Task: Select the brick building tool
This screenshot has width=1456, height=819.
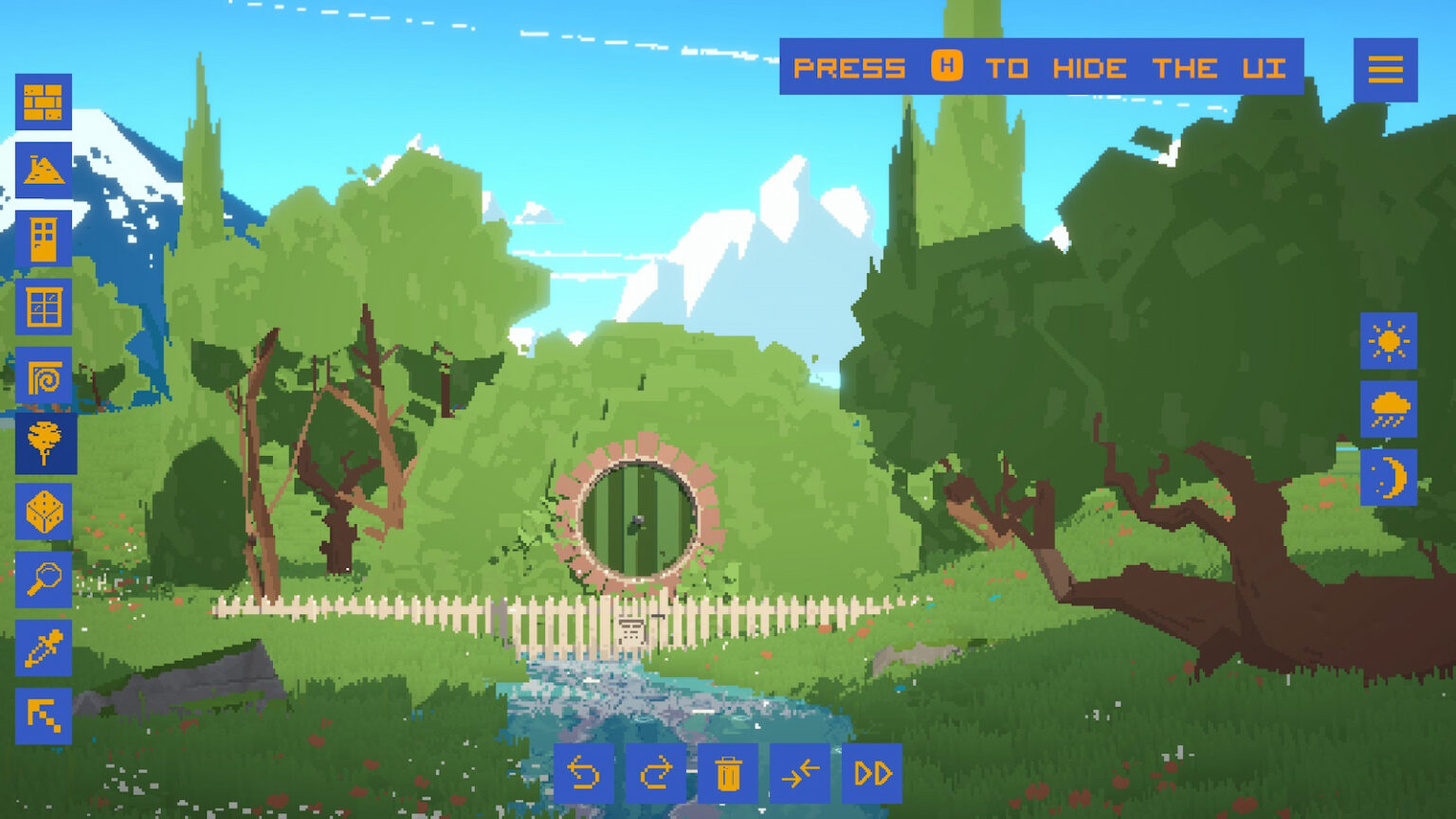Action: 43,103
